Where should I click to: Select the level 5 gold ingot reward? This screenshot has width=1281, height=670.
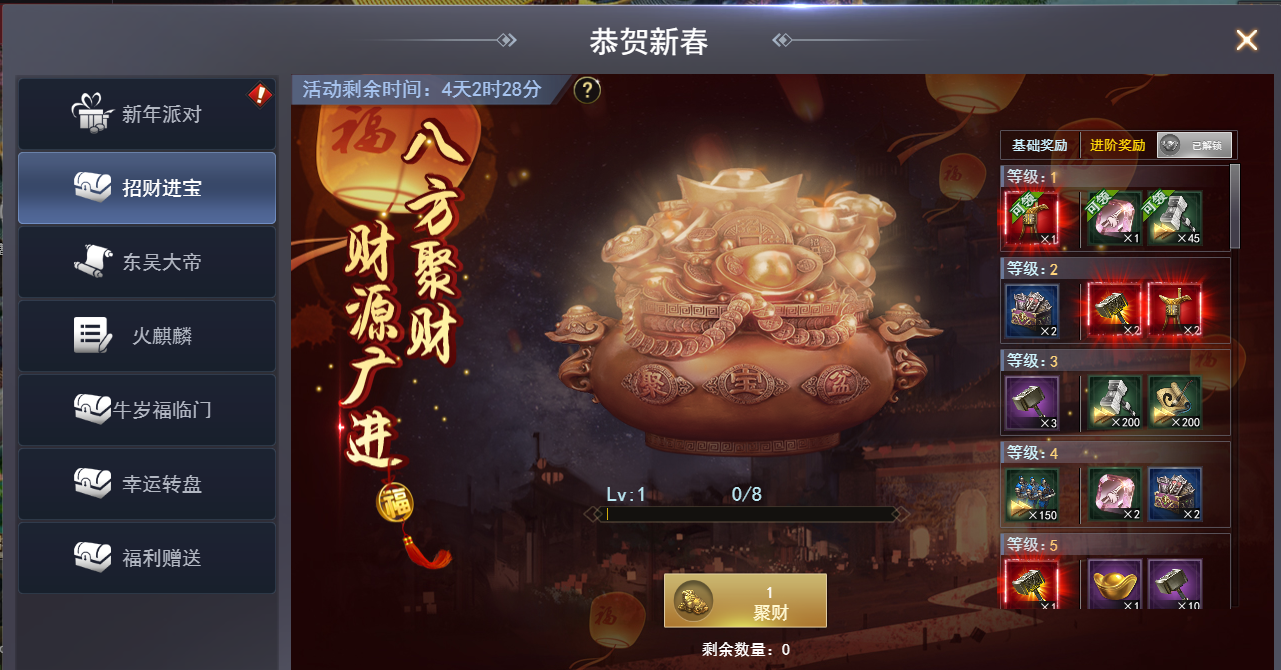[1115, 584]
